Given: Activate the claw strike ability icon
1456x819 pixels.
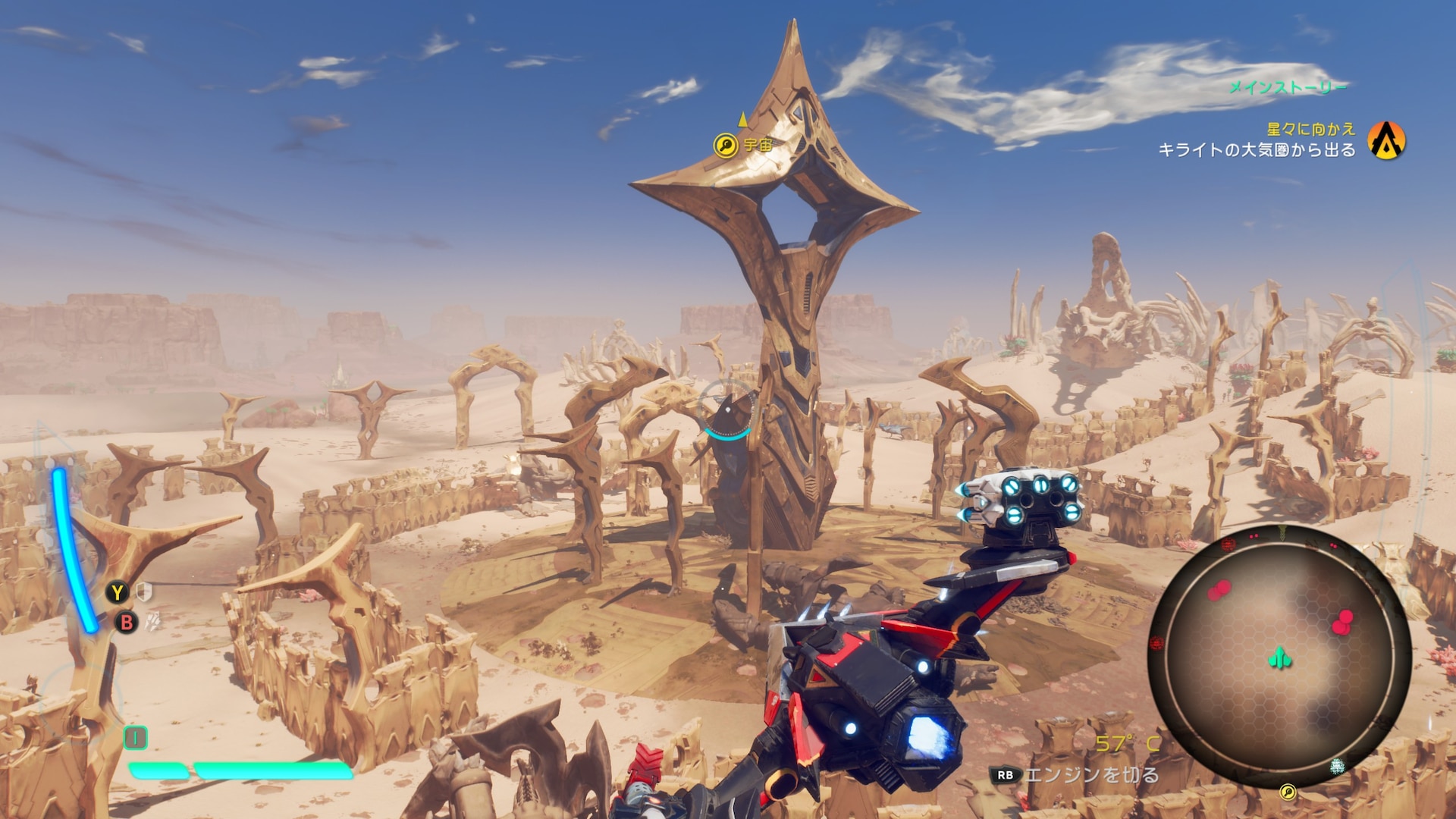Looking at the screenshot, I should coord(152,622).
